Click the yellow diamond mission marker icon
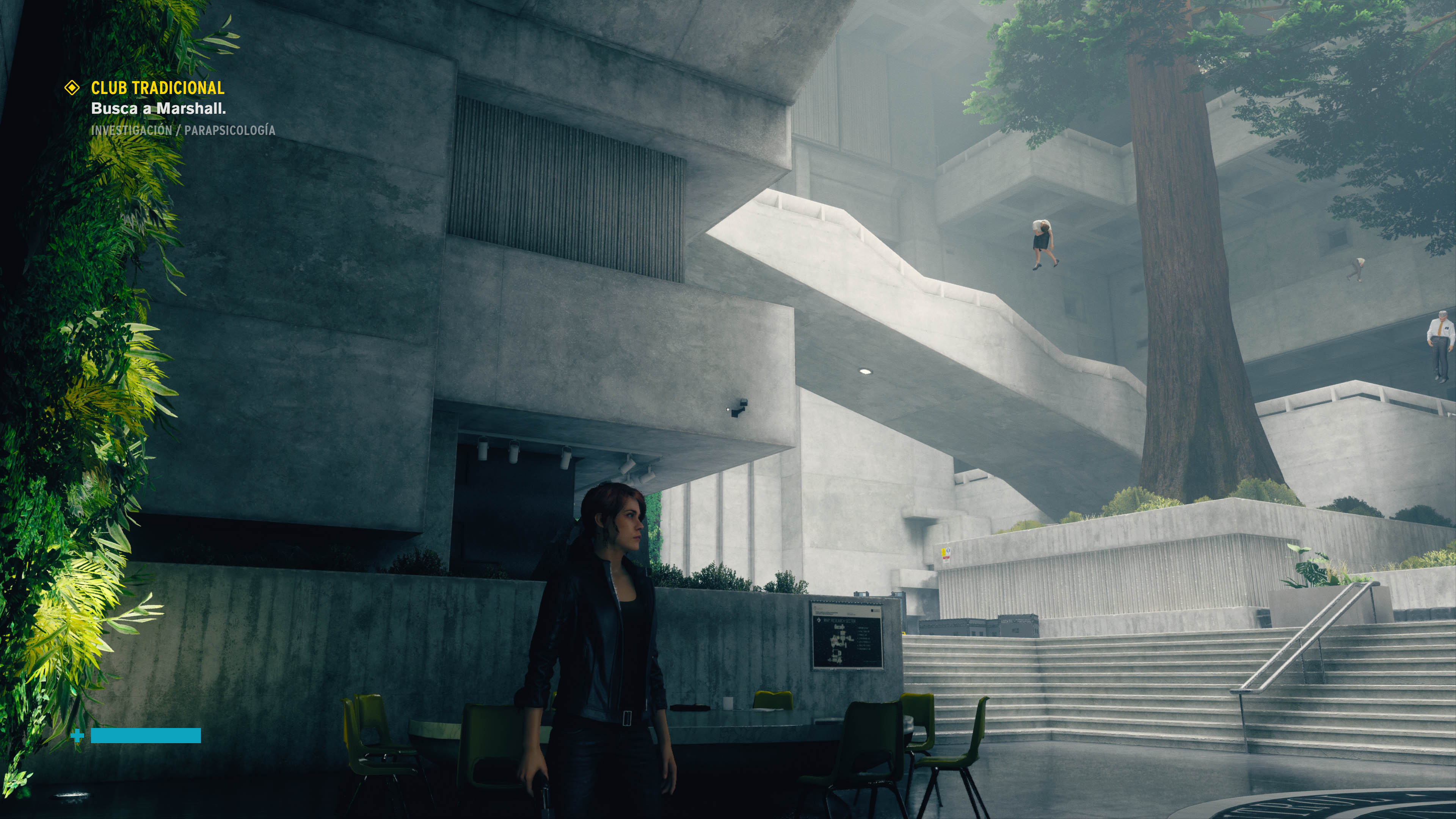This screenshot has height=819, width=1456. (72, 88)
